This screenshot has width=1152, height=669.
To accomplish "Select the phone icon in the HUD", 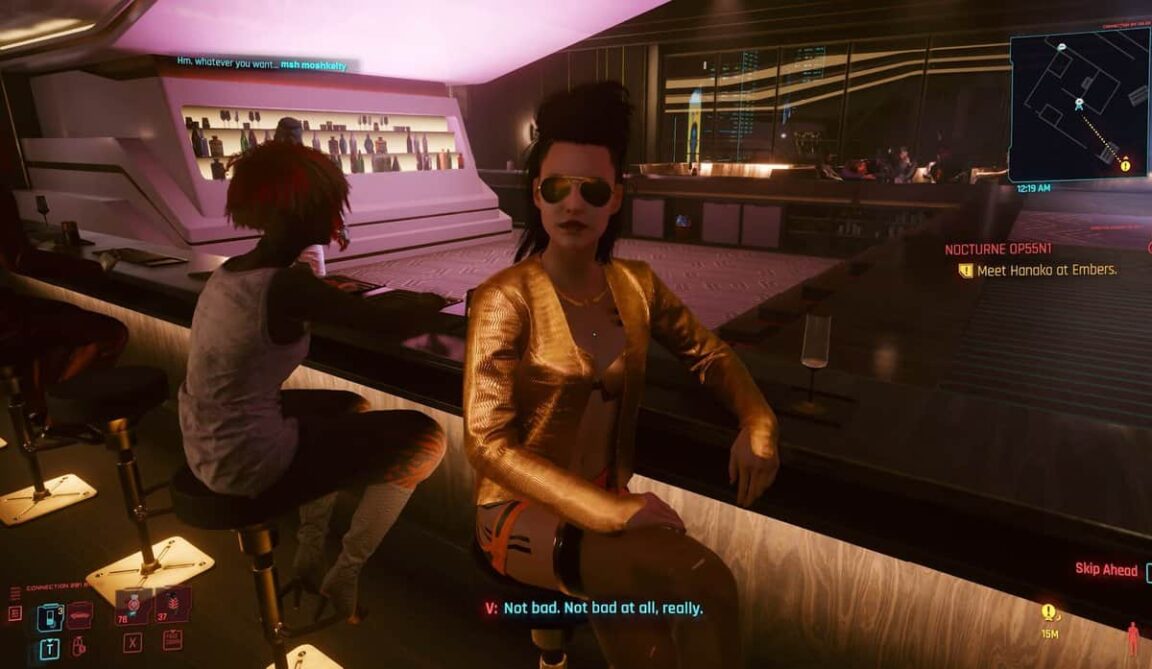I will [49, 617].
